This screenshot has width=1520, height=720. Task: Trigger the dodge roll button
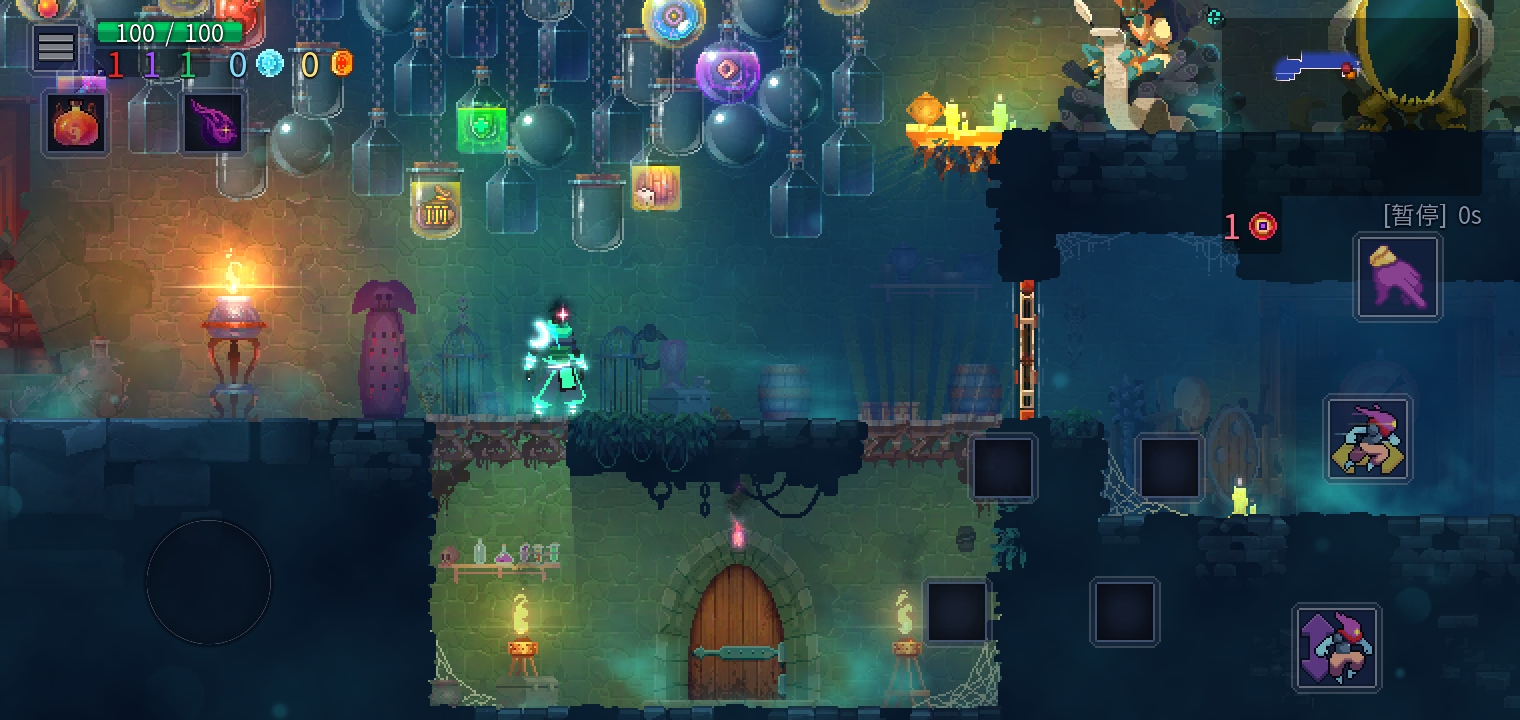coord(1368,439)
